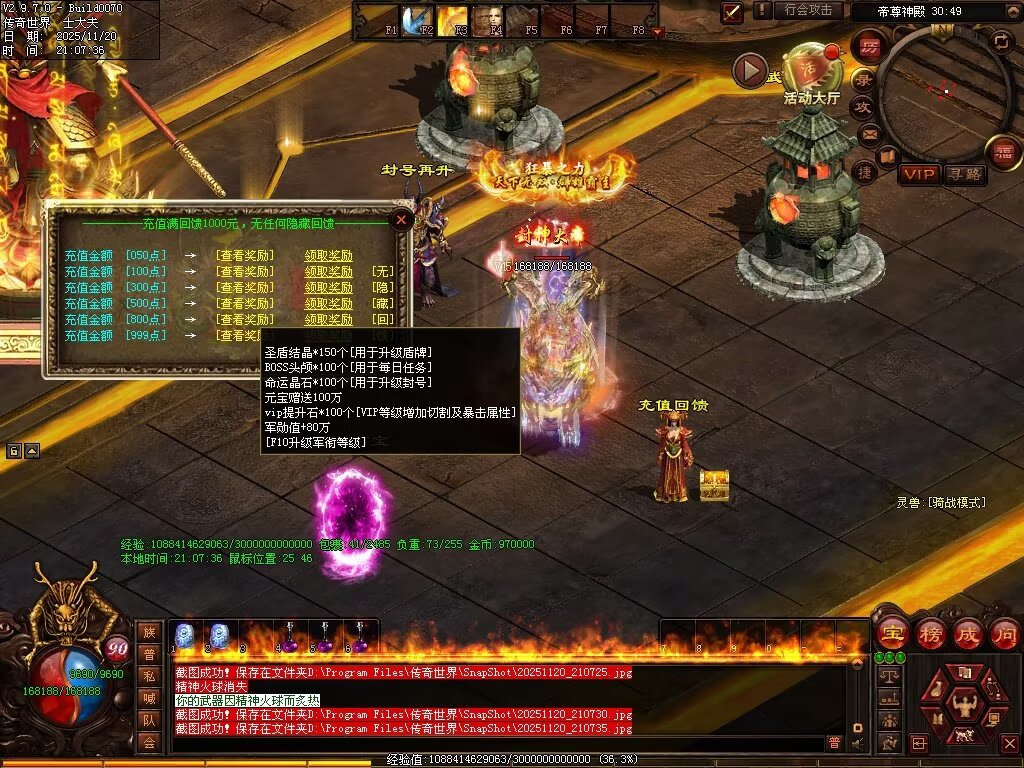Click the minimap
1024x768 pixels.
(x=943, y=88)
